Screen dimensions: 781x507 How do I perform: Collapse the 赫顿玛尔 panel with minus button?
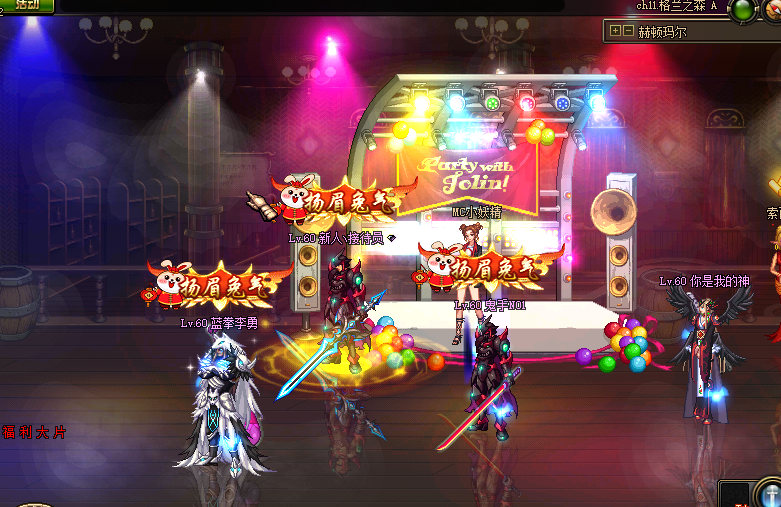(628, 31)
